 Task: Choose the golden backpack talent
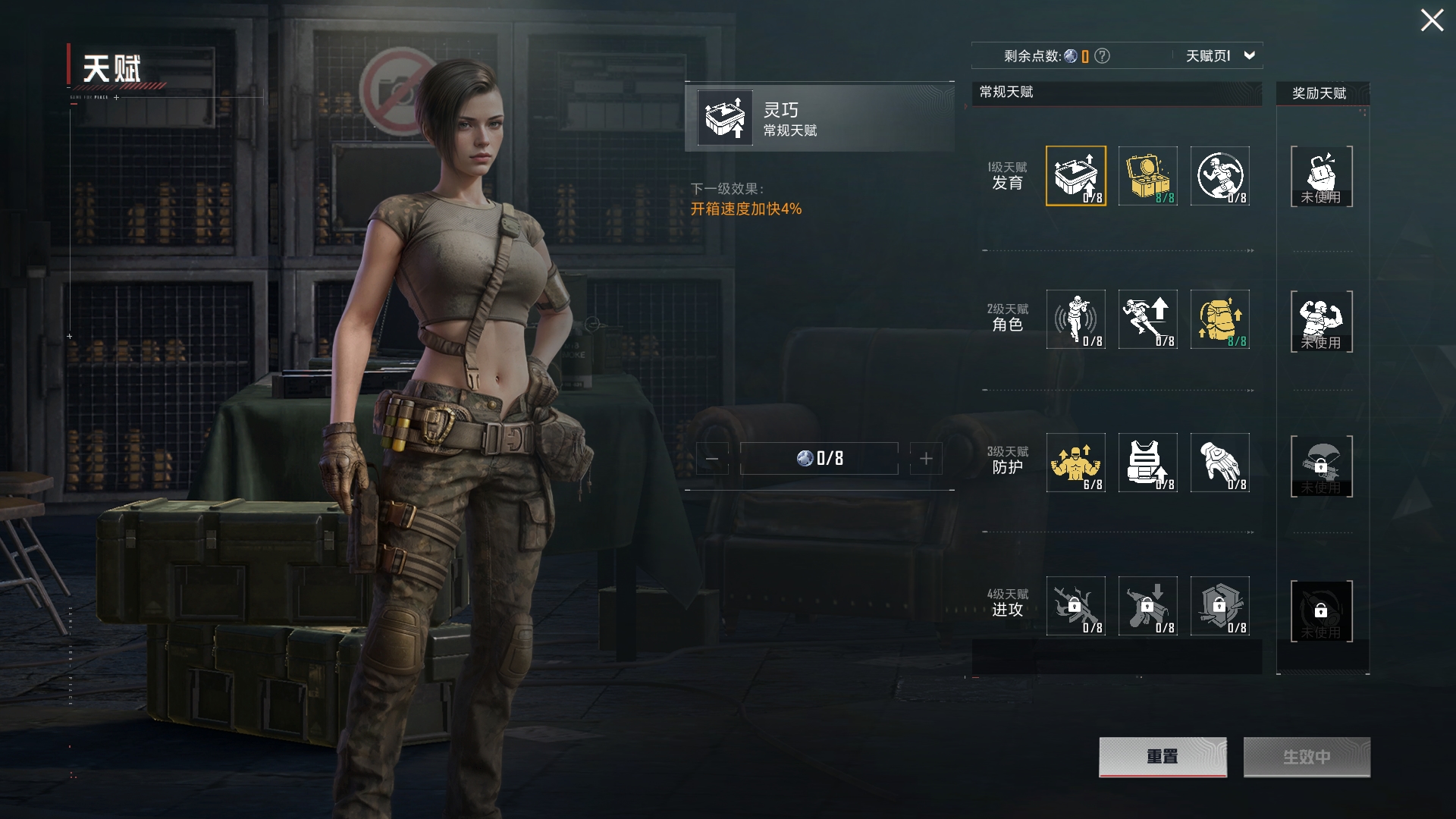tap(1219, 319)
